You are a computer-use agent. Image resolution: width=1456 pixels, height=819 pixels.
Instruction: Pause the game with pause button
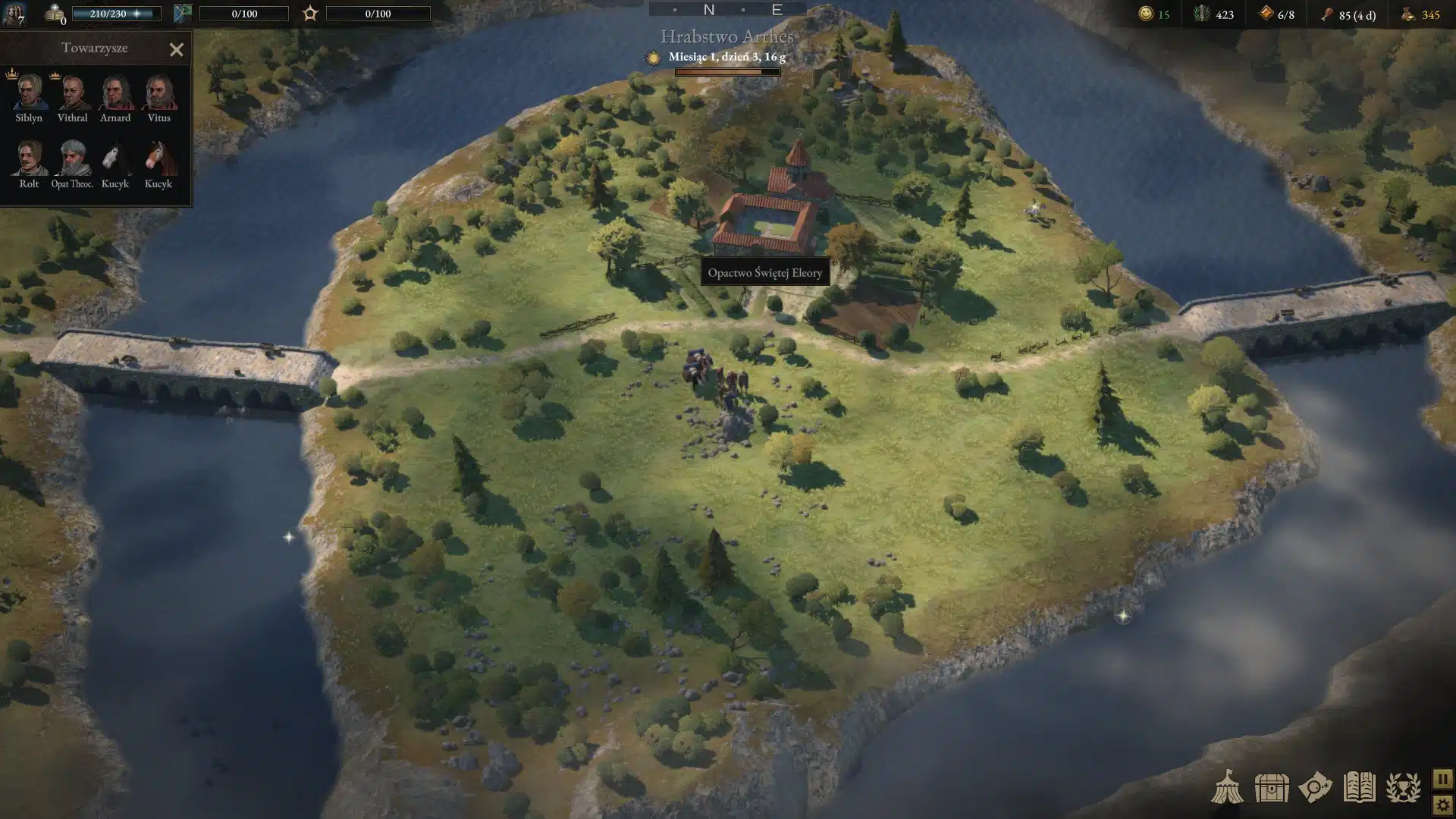(1442, 779)
